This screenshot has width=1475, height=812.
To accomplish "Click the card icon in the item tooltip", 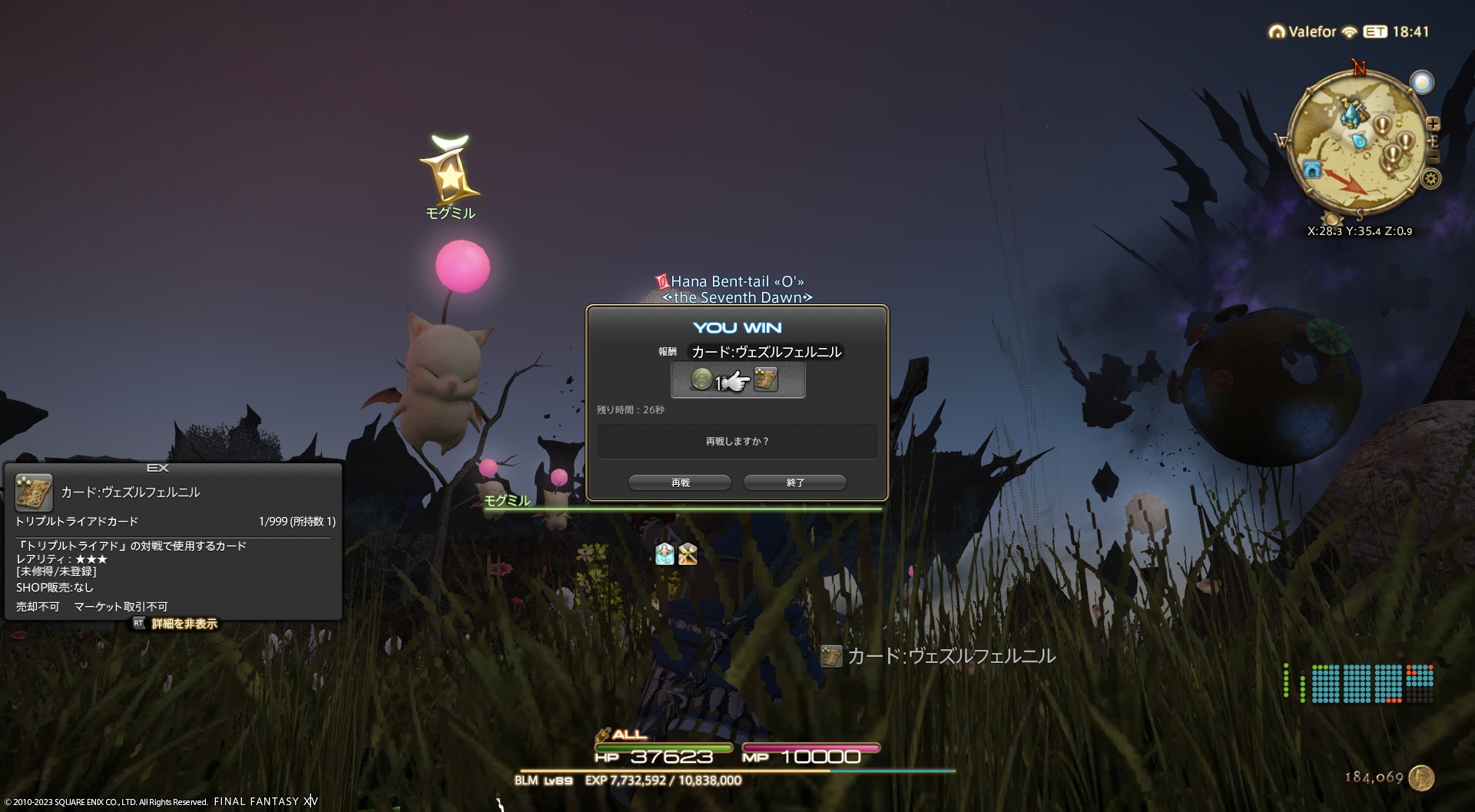I will coord(34,492).
